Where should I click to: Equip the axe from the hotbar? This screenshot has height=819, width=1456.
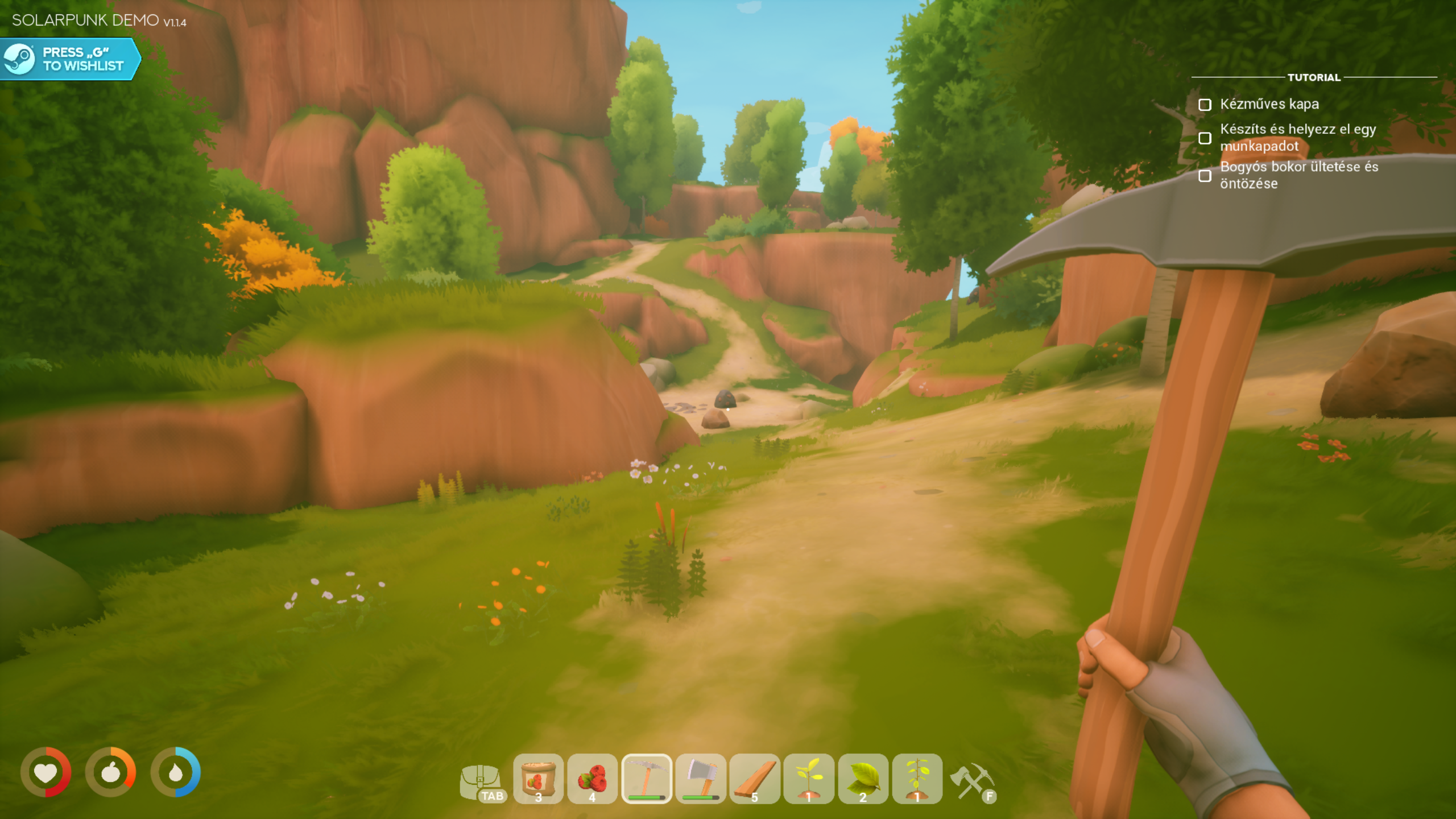click(x=701, y=779)
